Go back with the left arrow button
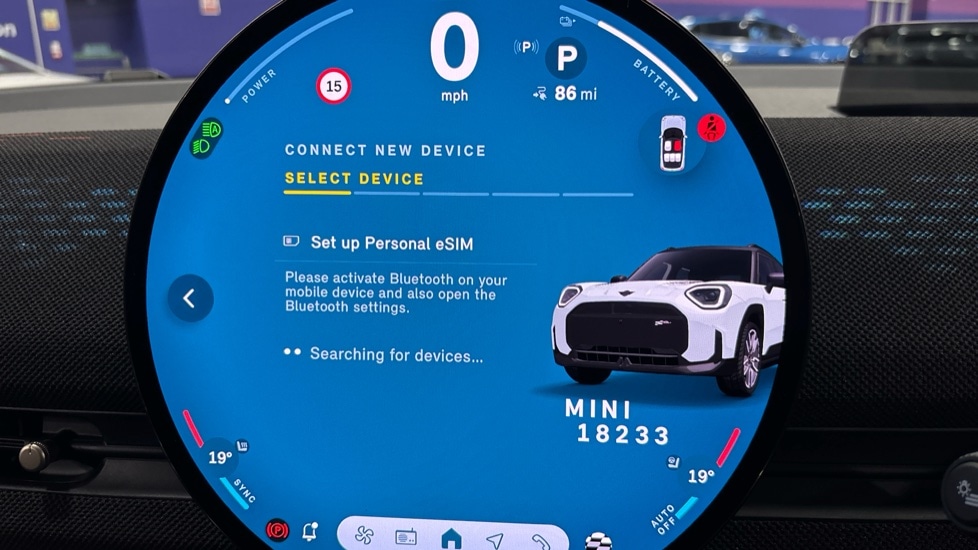This screenshot has height=550, width=978. coord(190,298)
